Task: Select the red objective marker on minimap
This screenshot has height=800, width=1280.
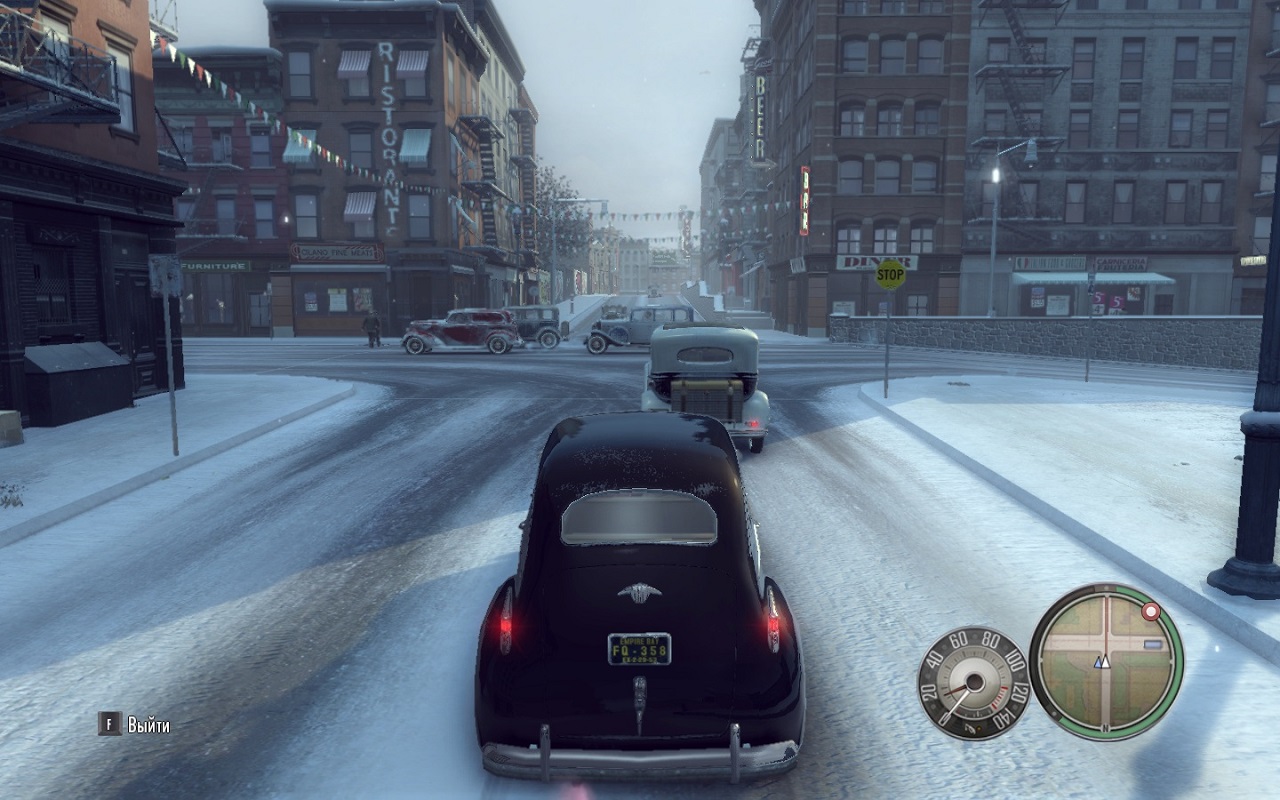Action: point(1151,609)
